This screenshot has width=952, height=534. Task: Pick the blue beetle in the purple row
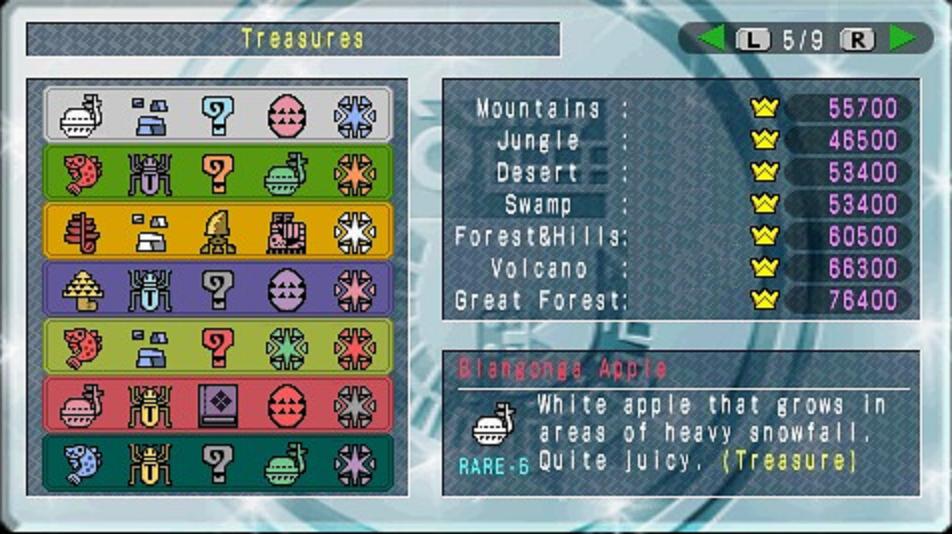pos(150,290)
